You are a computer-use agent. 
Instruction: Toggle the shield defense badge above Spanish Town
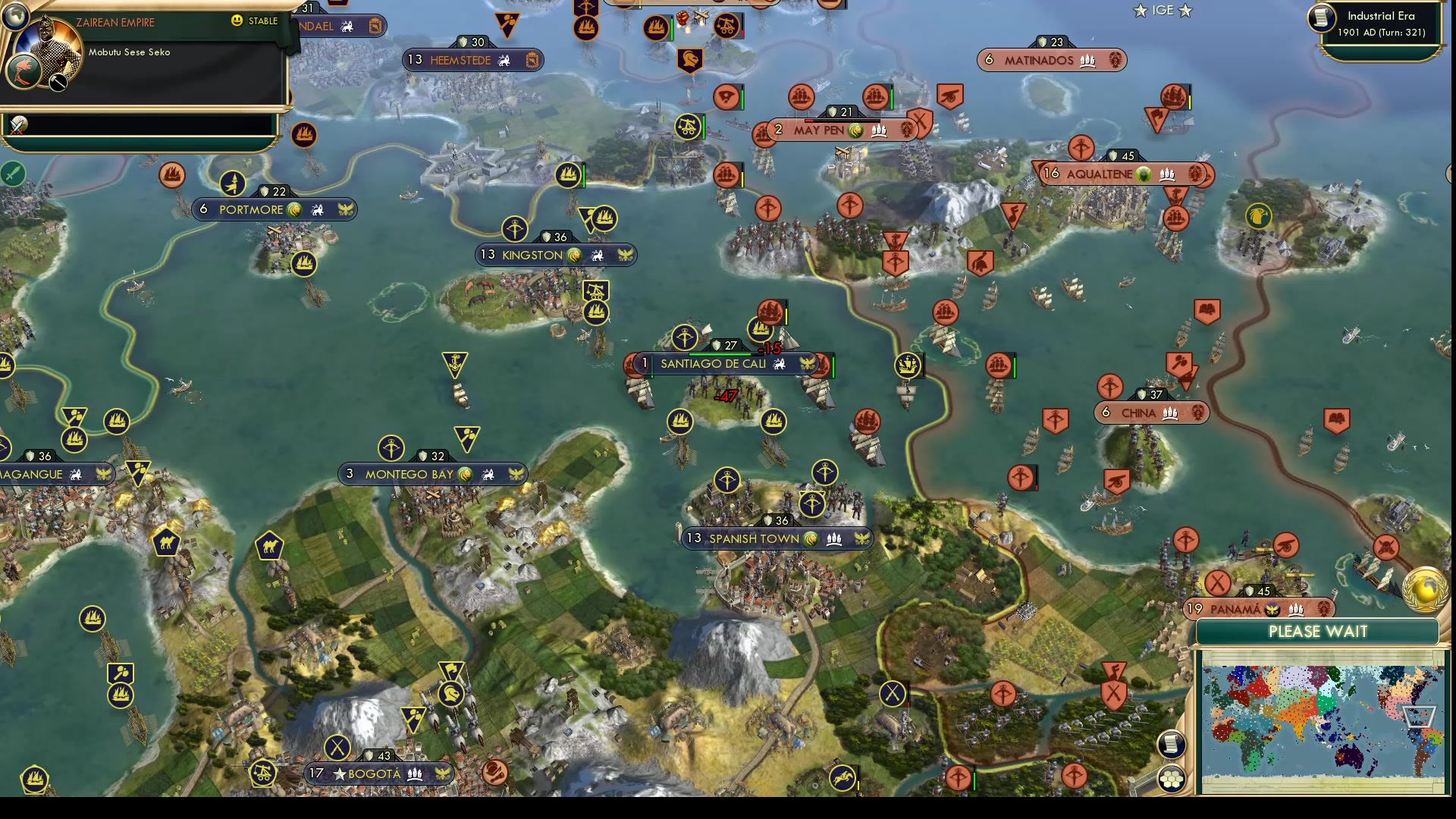[x=775, y=520]
